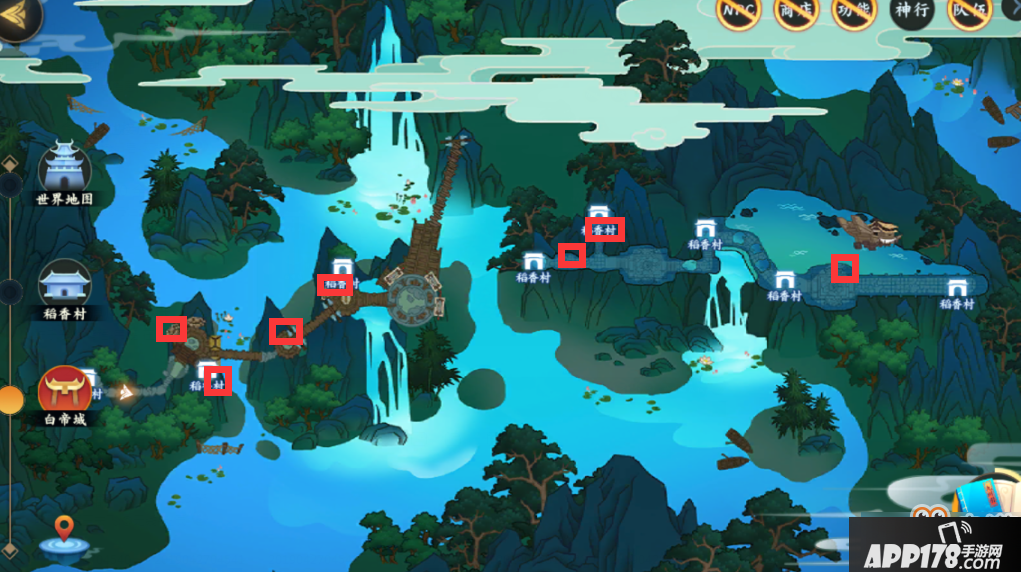This screenshot has width=1021, height=572.
Task: Enable the 神行 travel filter
Action: [911, 13]
